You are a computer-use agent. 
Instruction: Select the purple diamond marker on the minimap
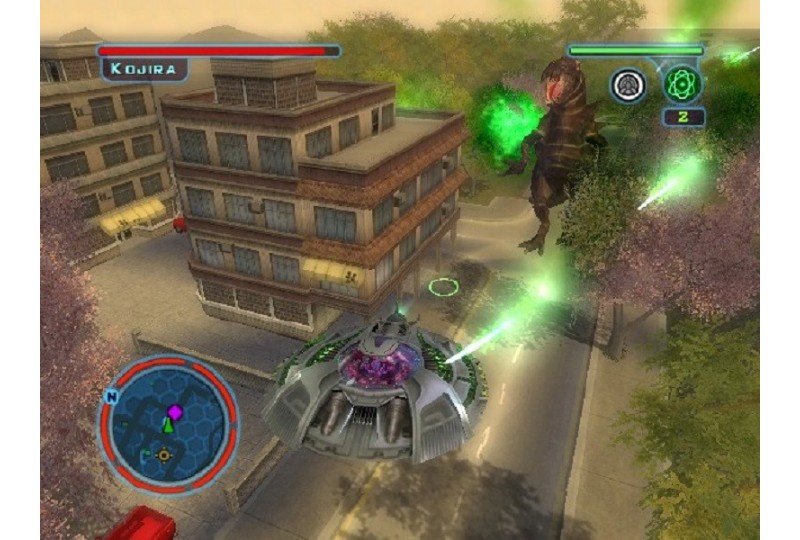coord(174,411)
